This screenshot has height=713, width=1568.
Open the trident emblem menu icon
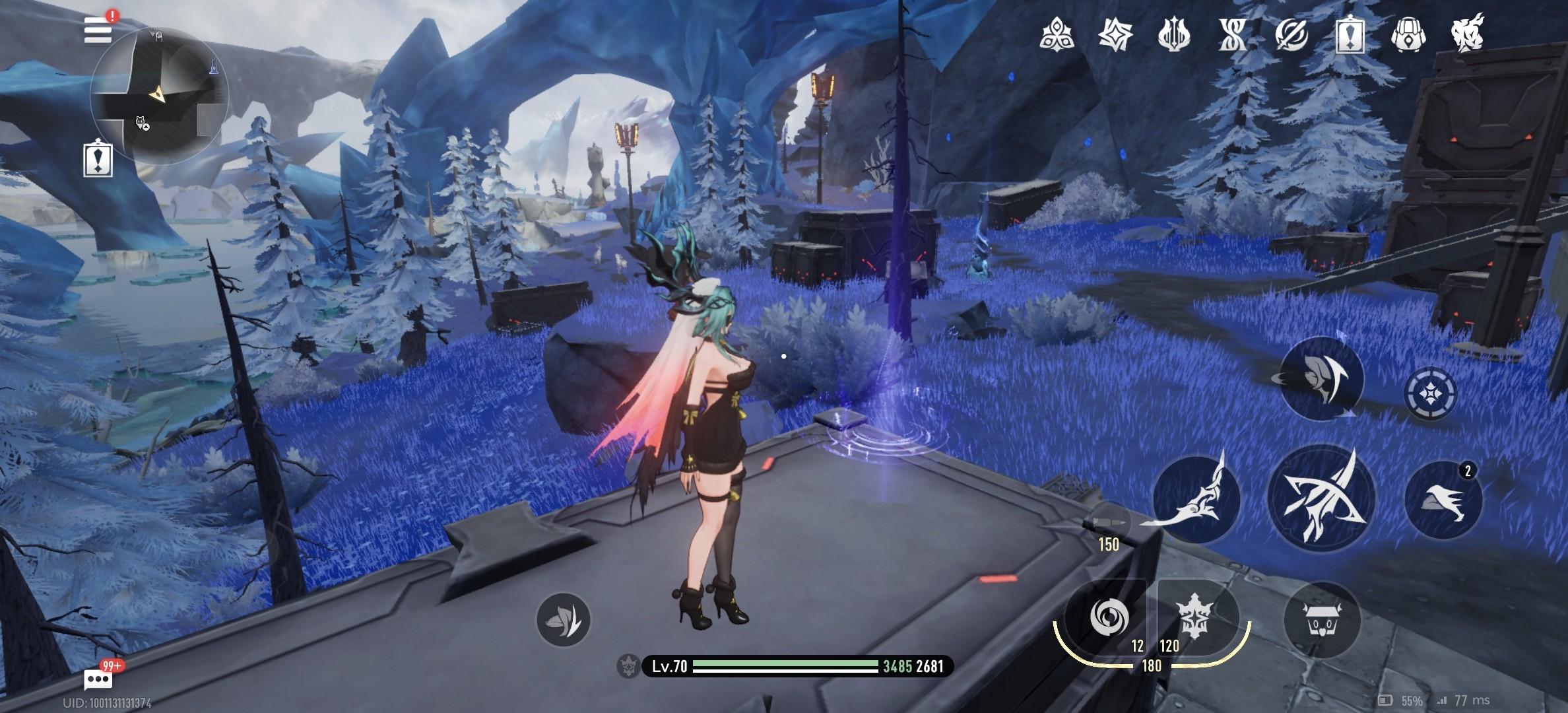coord(1173,34)
